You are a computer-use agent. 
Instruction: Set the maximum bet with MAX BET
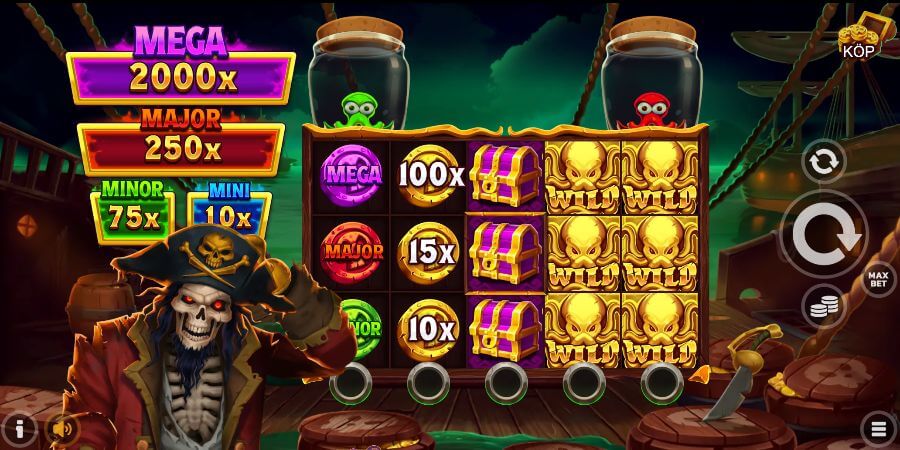coord(878,277)
